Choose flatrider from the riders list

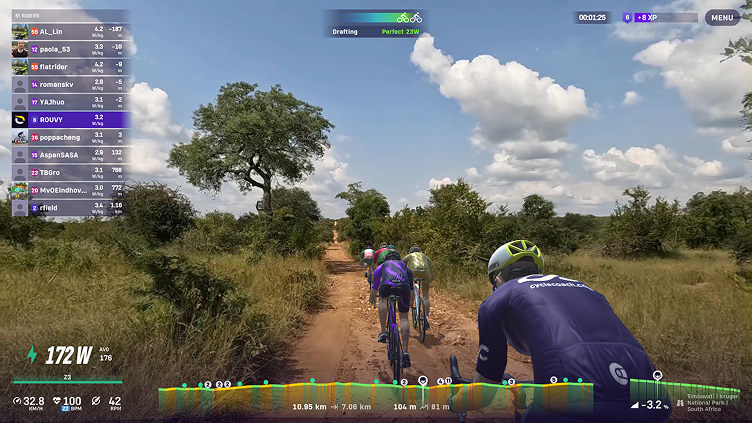(70, 67)
